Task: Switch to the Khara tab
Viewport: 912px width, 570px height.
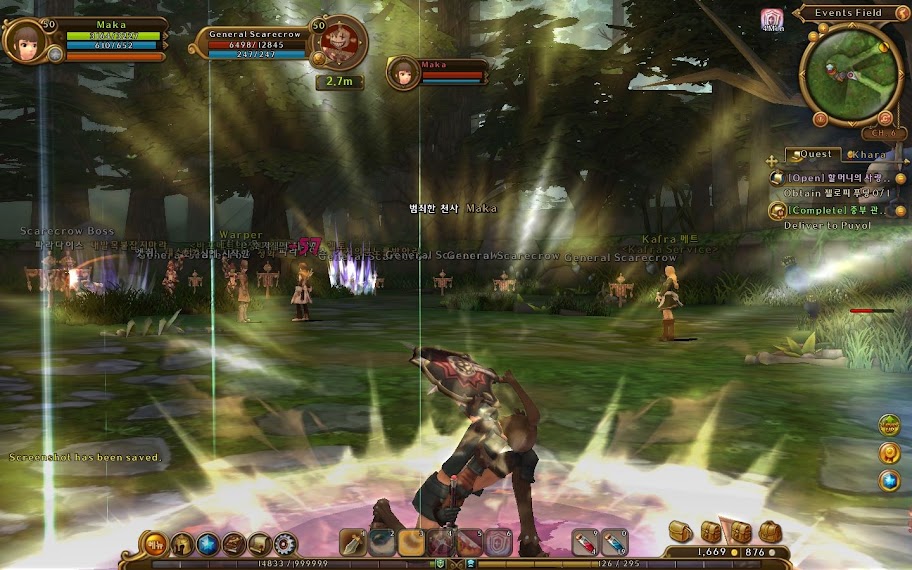Action: coord(870,155)
